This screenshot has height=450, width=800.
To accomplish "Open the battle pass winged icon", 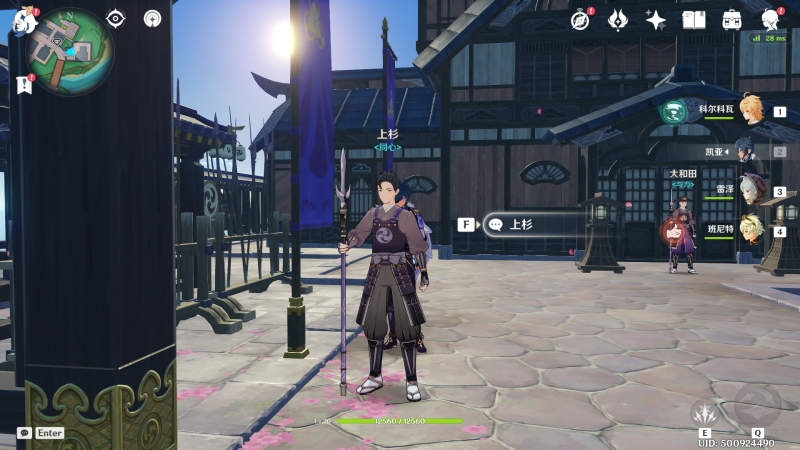I will coord(618,20).
